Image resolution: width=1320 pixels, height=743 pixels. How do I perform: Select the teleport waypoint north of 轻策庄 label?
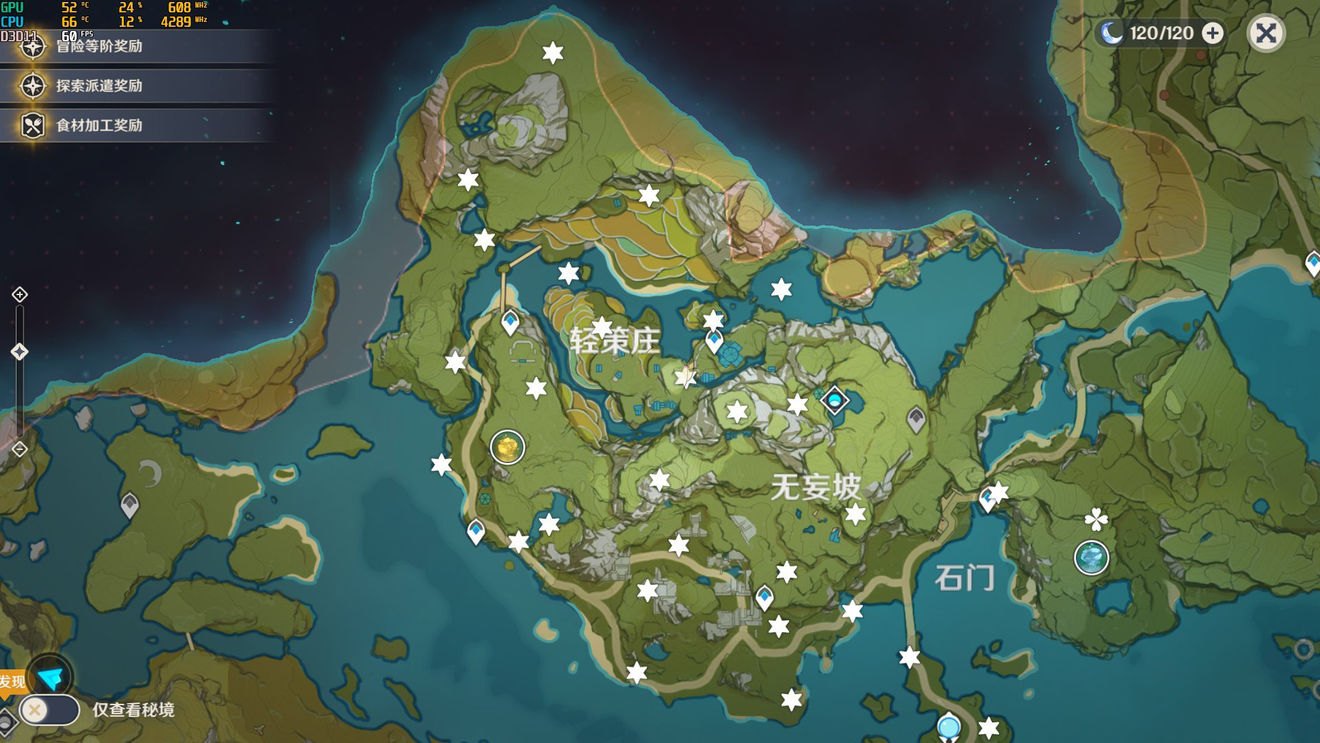pos(510,322)
